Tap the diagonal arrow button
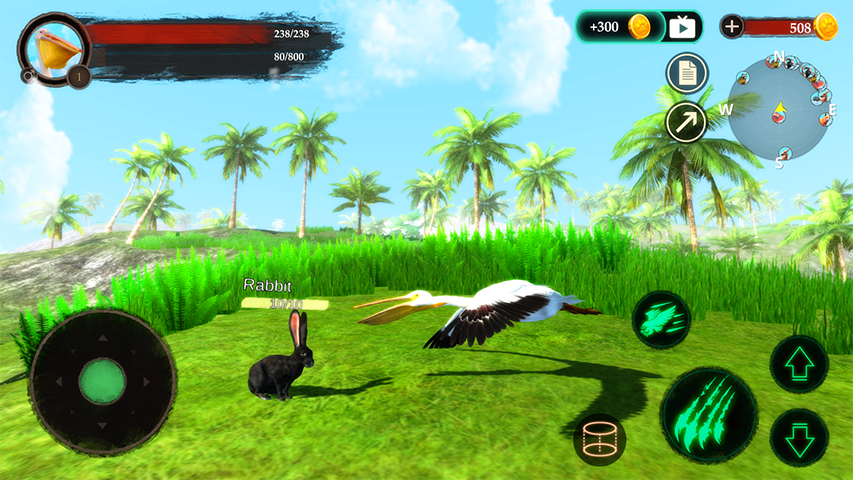This screenshot has height=480, width=853. click(686, 122)
